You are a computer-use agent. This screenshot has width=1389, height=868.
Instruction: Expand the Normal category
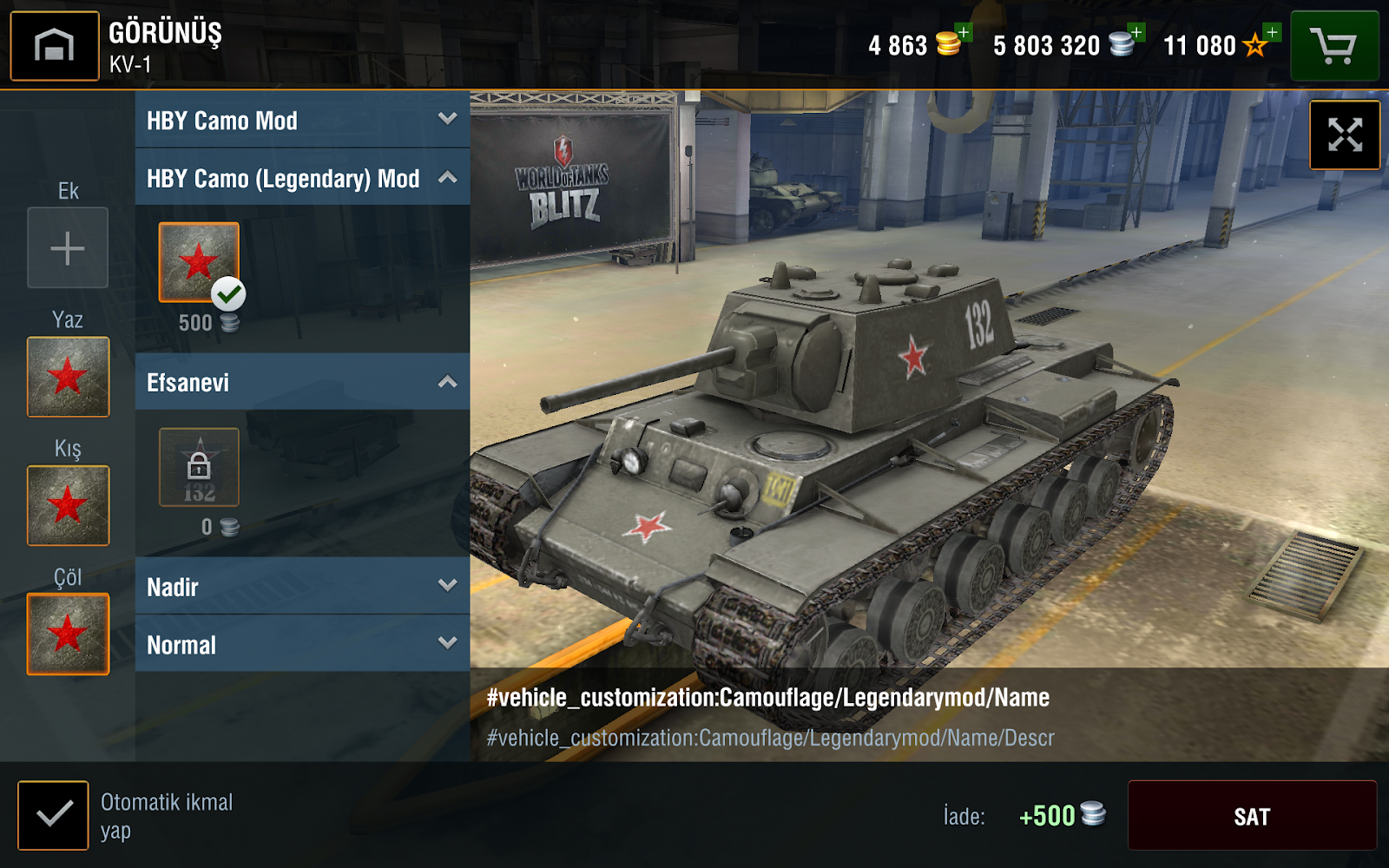point(302,644)
